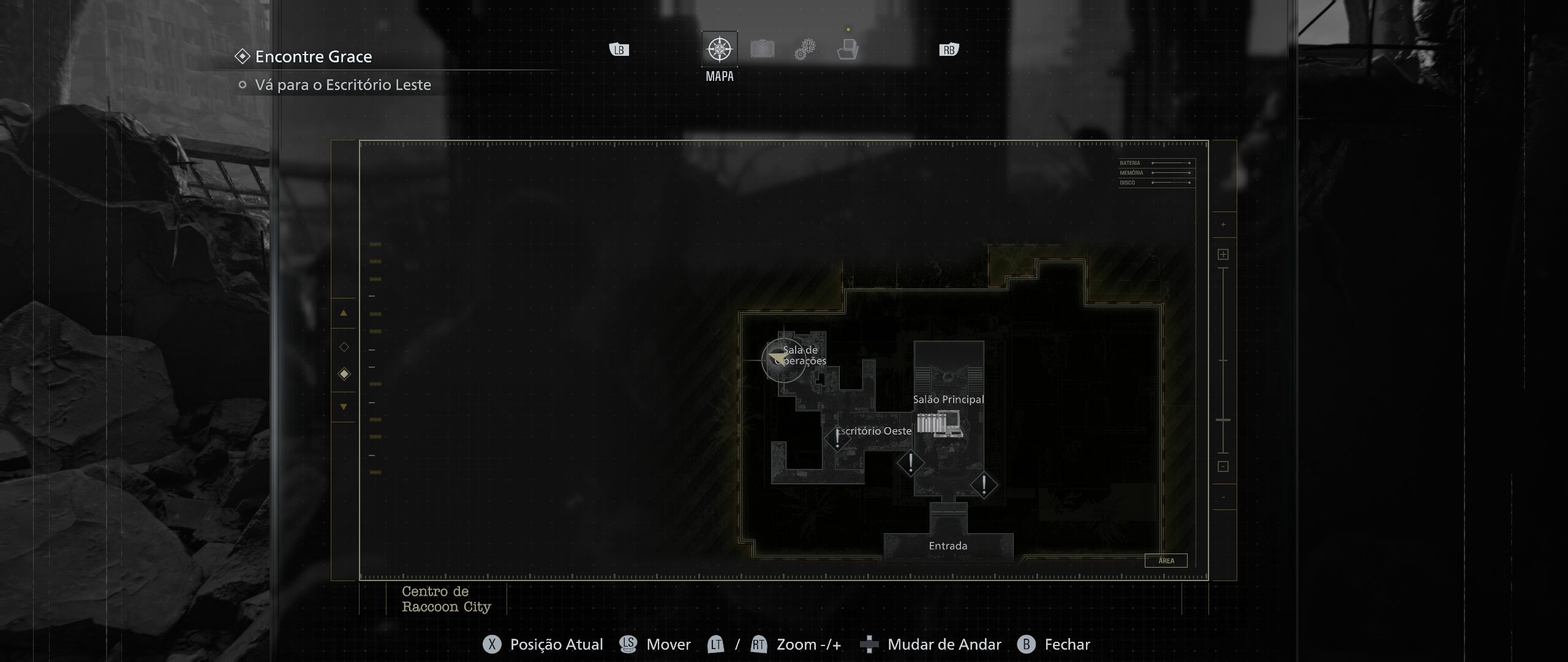Click the exclamation marker by Escritório Oeste
Viewport: 1568px width, 662px height.
pyautogui.click(x=837, y=439)
